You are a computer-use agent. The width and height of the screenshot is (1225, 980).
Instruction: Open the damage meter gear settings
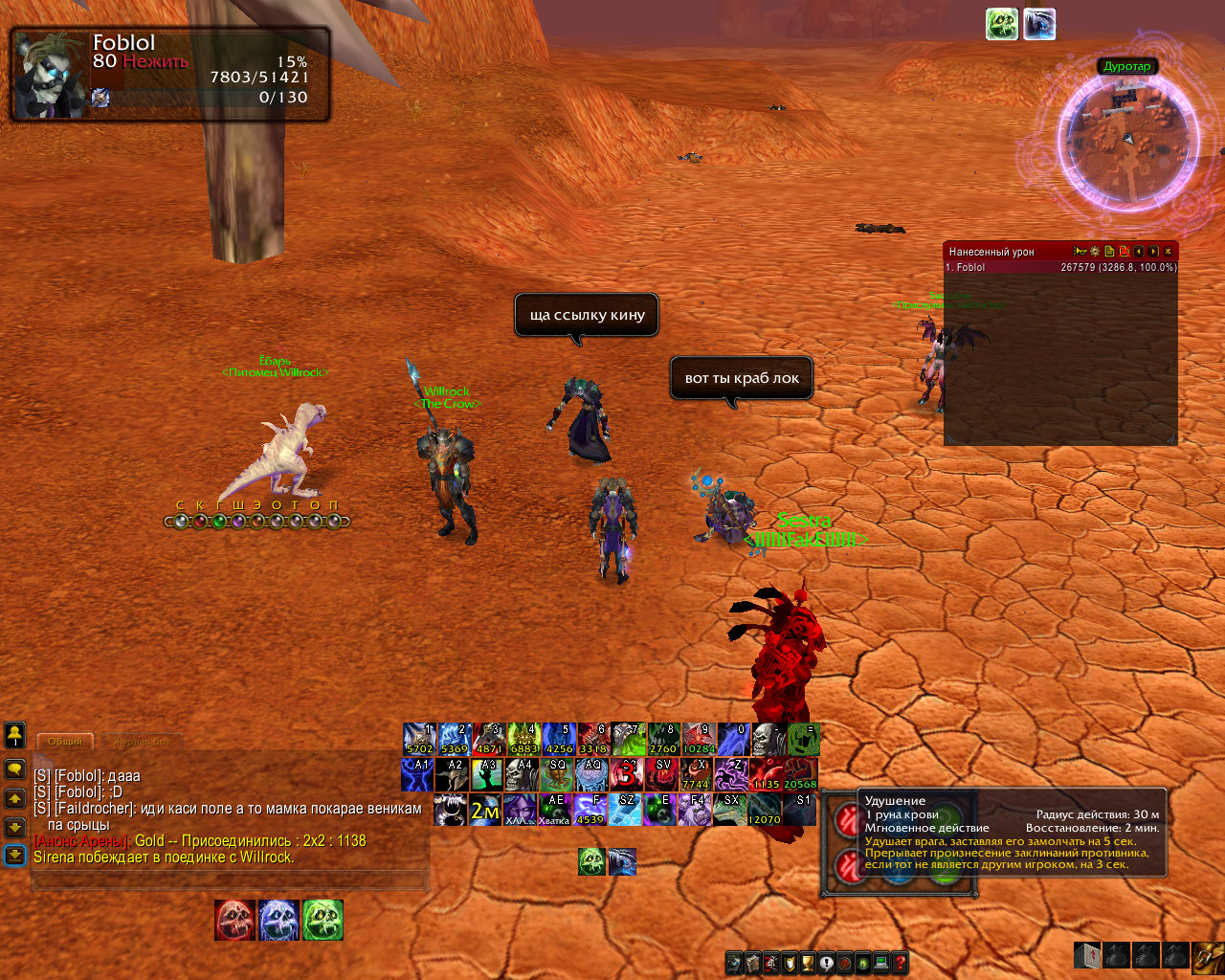pyautogui.click(x=1095, y=252)
